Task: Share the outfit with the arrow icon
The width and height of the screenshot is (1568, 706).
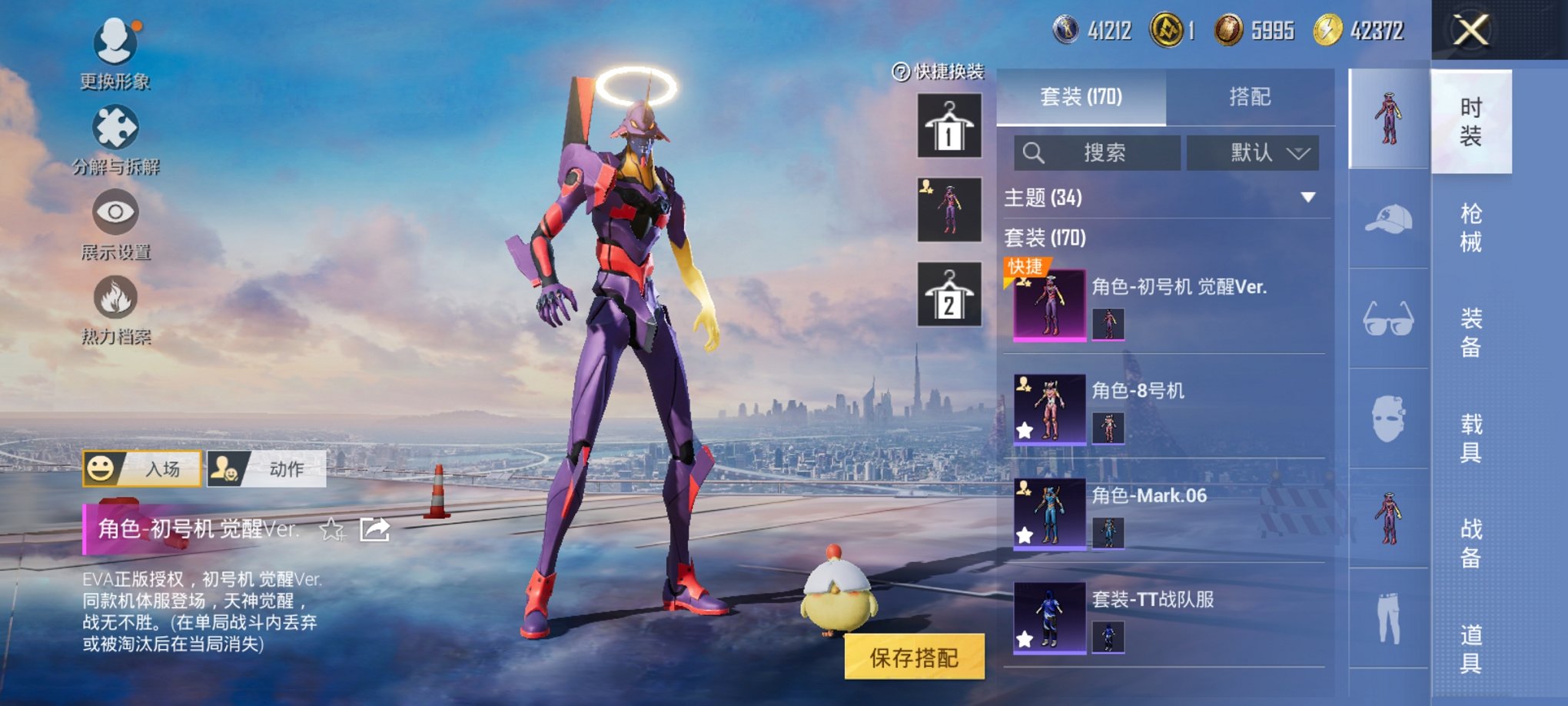Action: click(x=375, y=529)
